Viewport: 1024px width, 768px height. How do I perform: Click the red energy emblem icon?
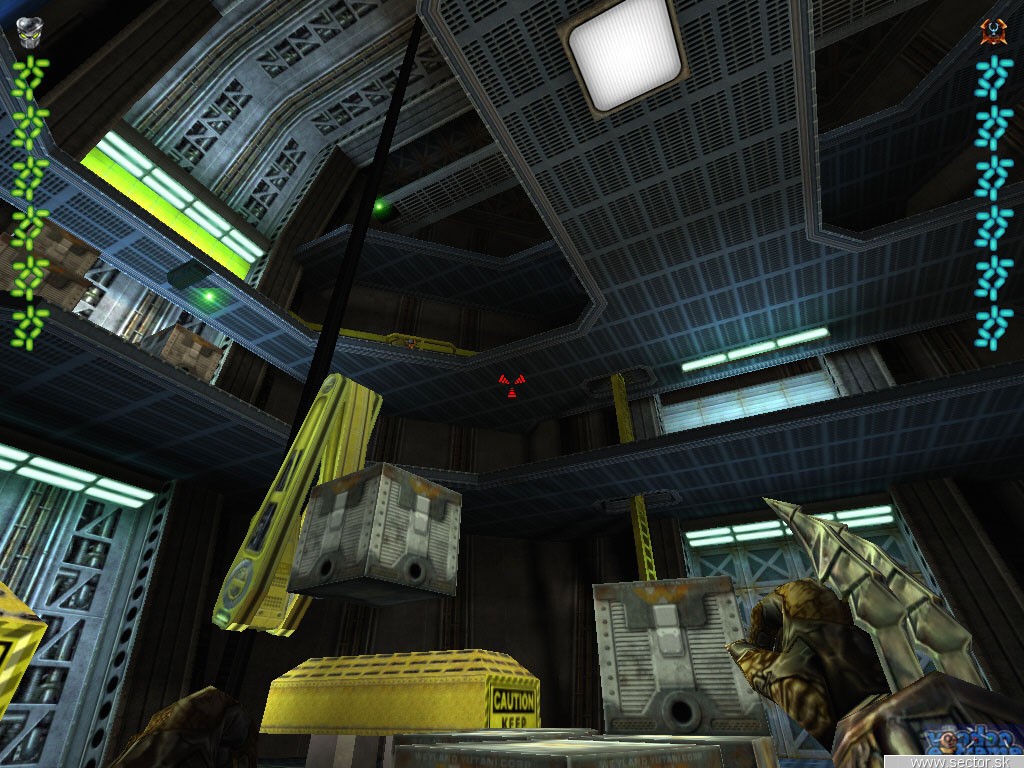tap(992, 31)
